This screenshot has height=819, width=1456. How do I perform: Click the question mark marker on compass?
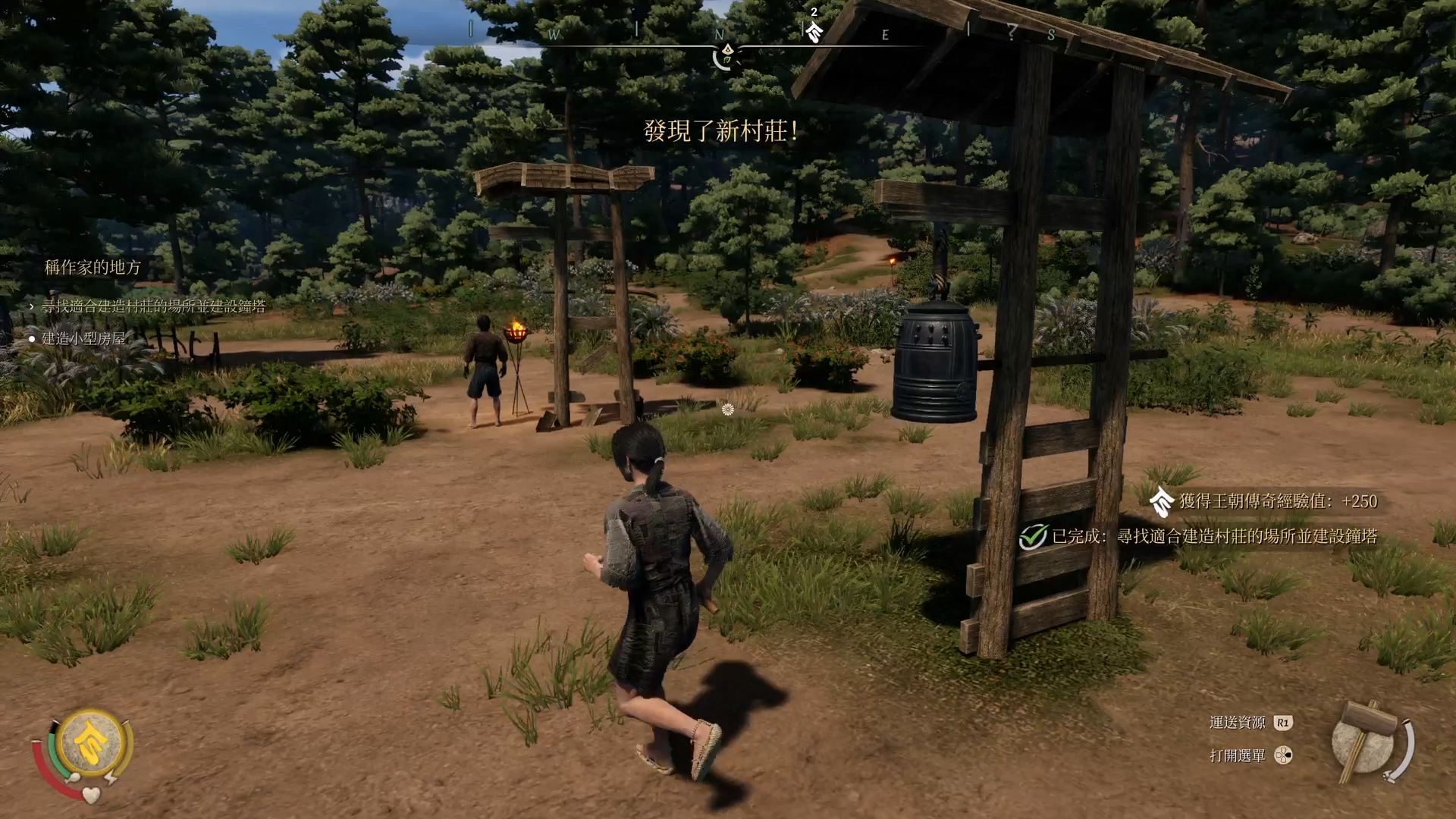(x=1012, y=32)
